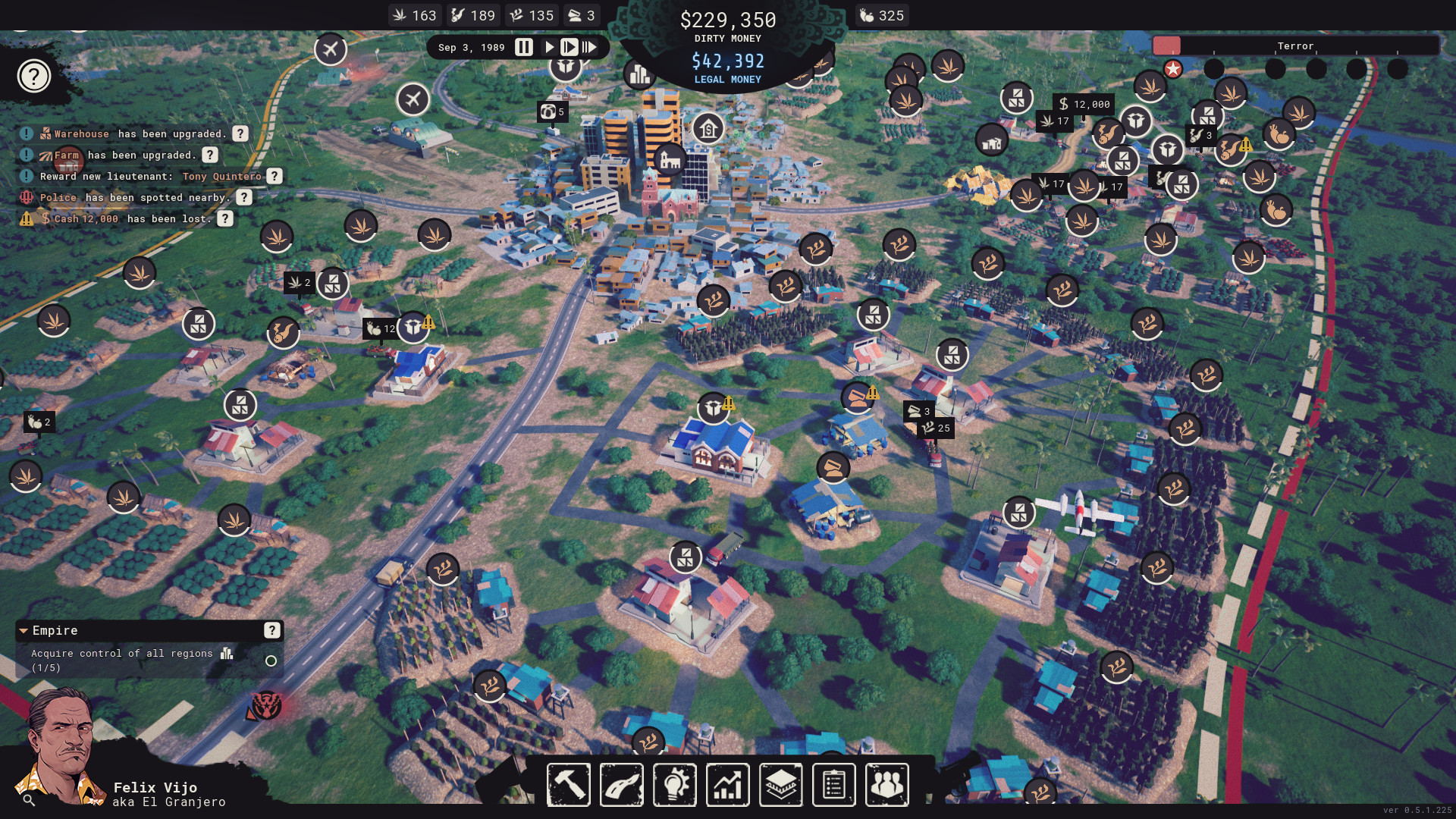Click the Terror meter bar
Screen dimensions: 1456x819
(x=1297, y=45)
